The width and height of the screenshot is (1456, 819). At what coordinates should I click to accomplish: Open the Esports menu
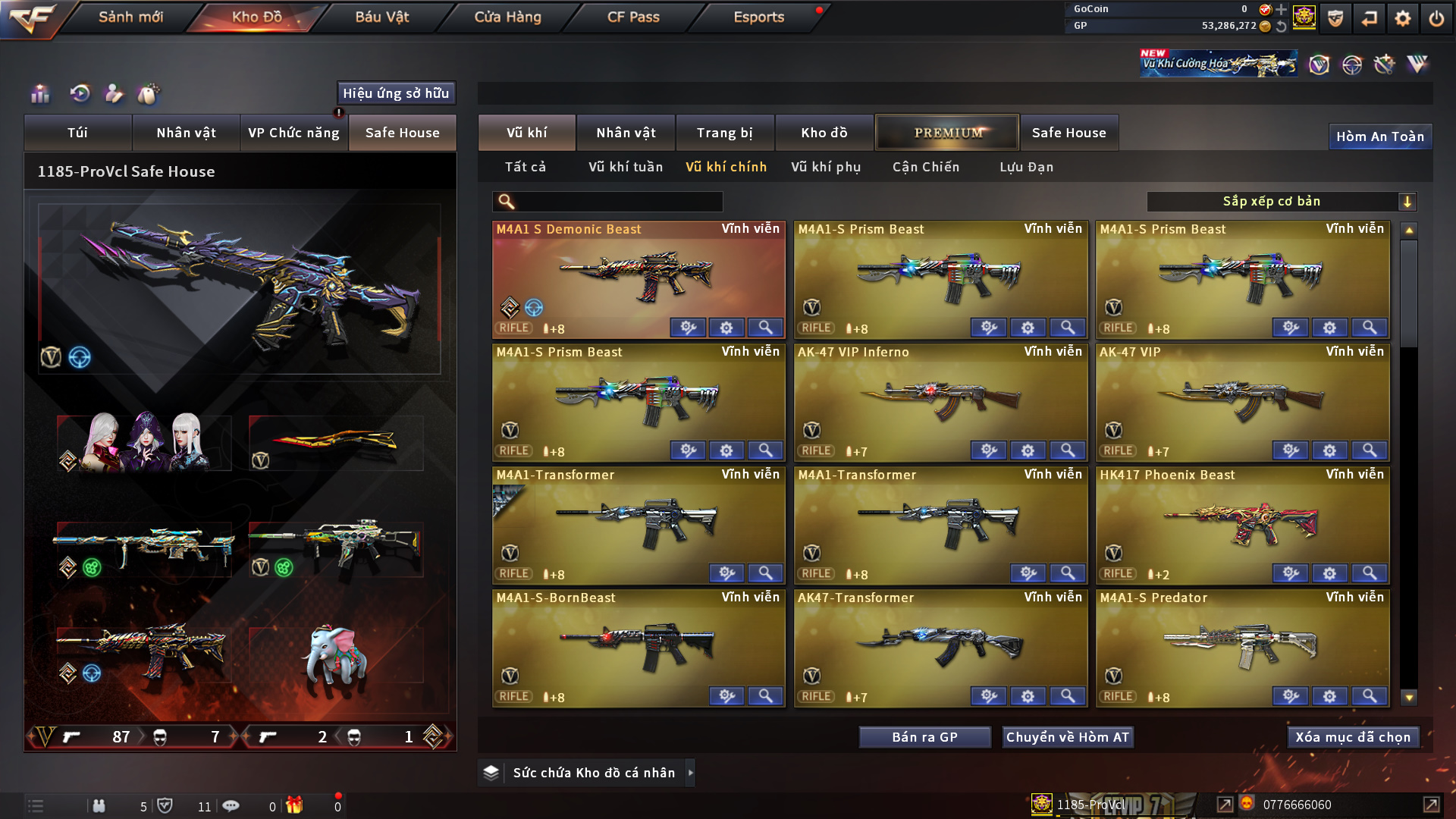758,17
